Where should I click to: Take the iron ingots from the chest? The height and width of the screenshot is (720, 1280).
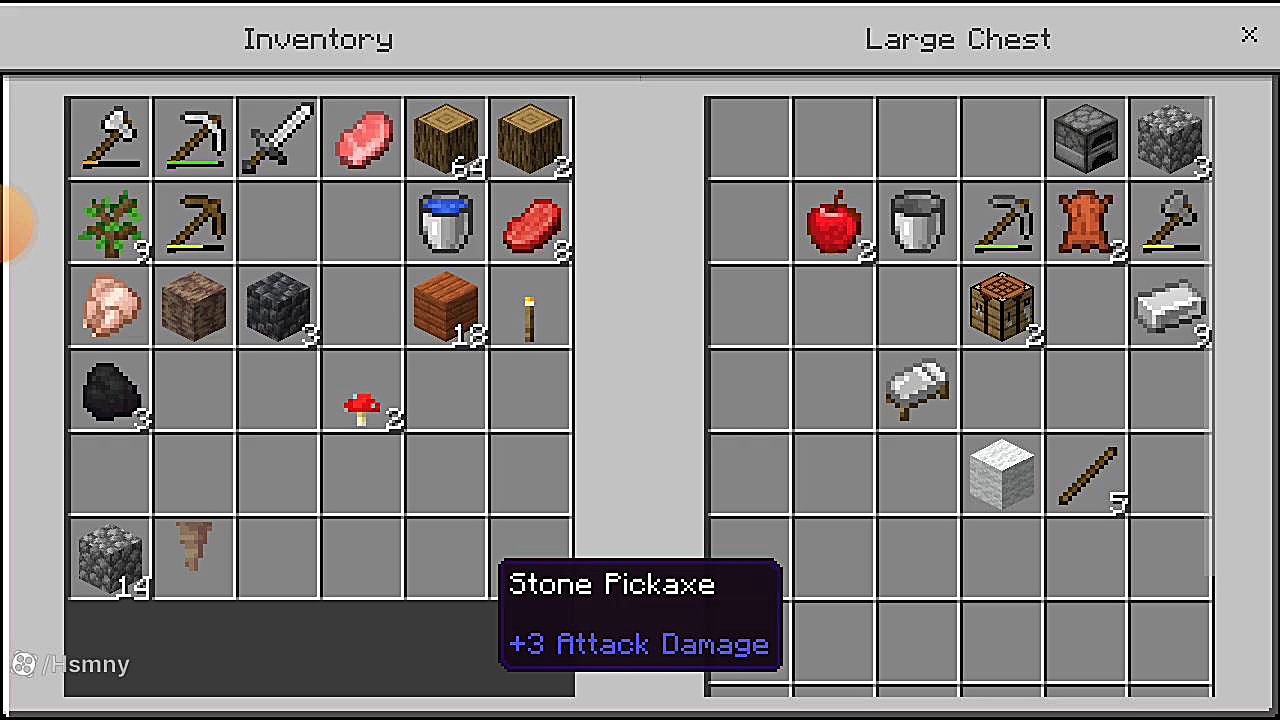[1169, 306]
